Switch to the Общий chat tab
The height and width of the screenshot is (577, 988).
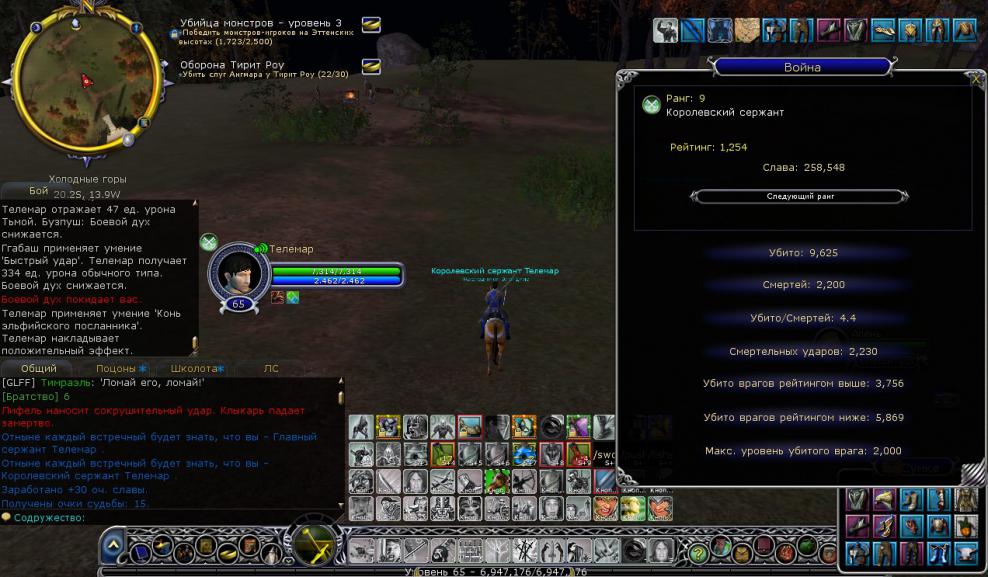point(40,369)
